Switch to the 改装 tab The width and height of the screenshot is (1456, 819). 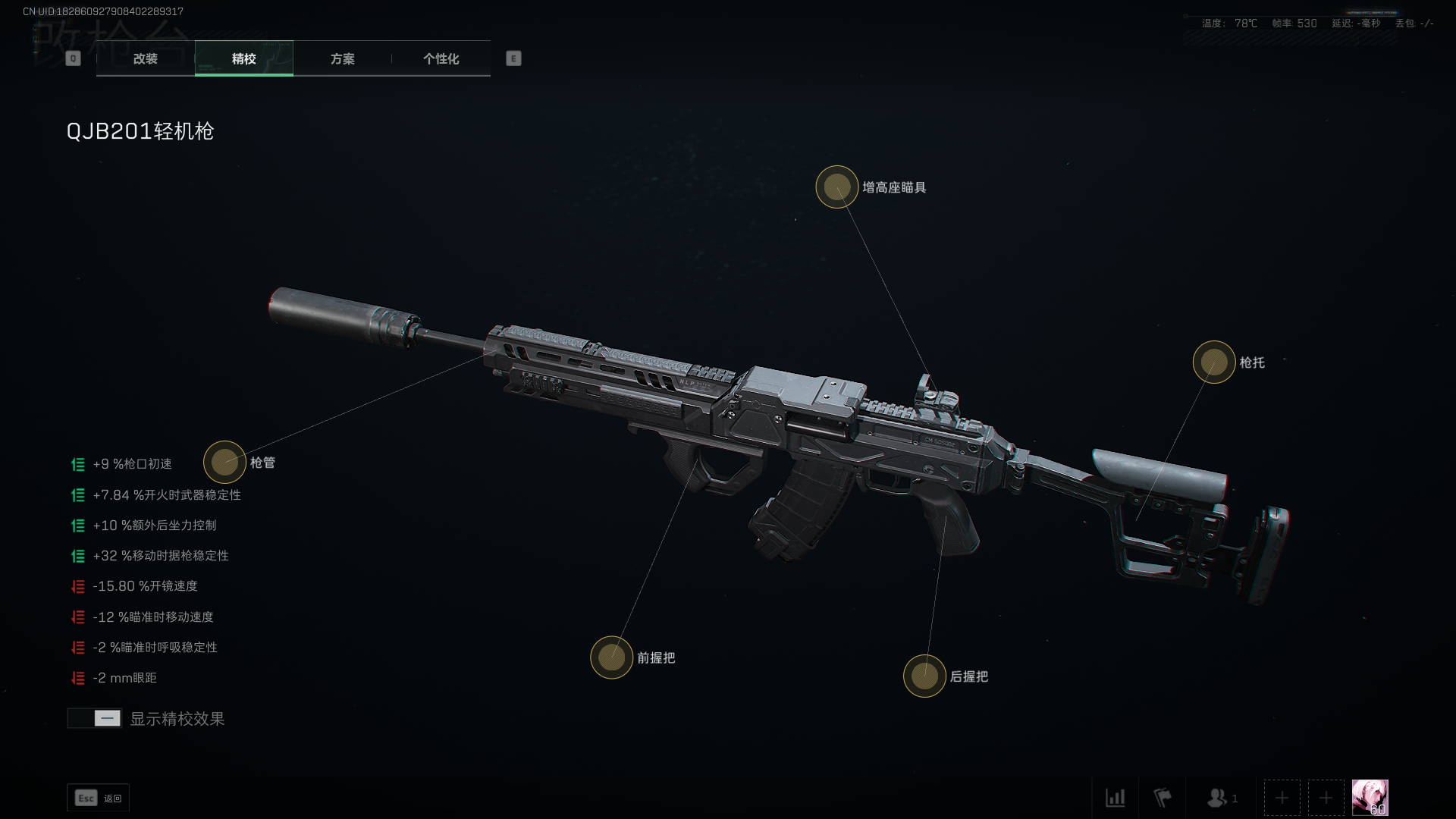145,58
